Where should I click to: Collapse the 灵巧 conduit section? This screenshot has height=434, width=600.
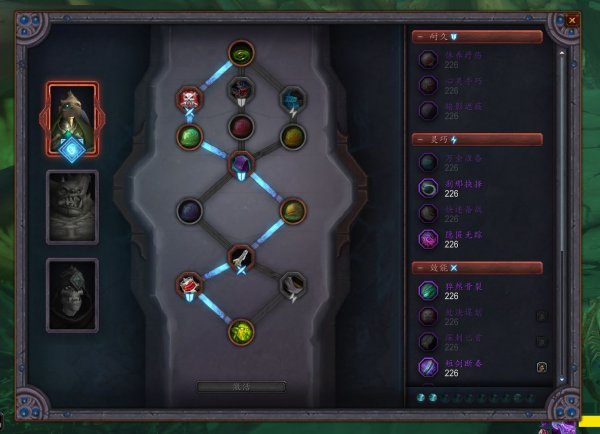419,140
